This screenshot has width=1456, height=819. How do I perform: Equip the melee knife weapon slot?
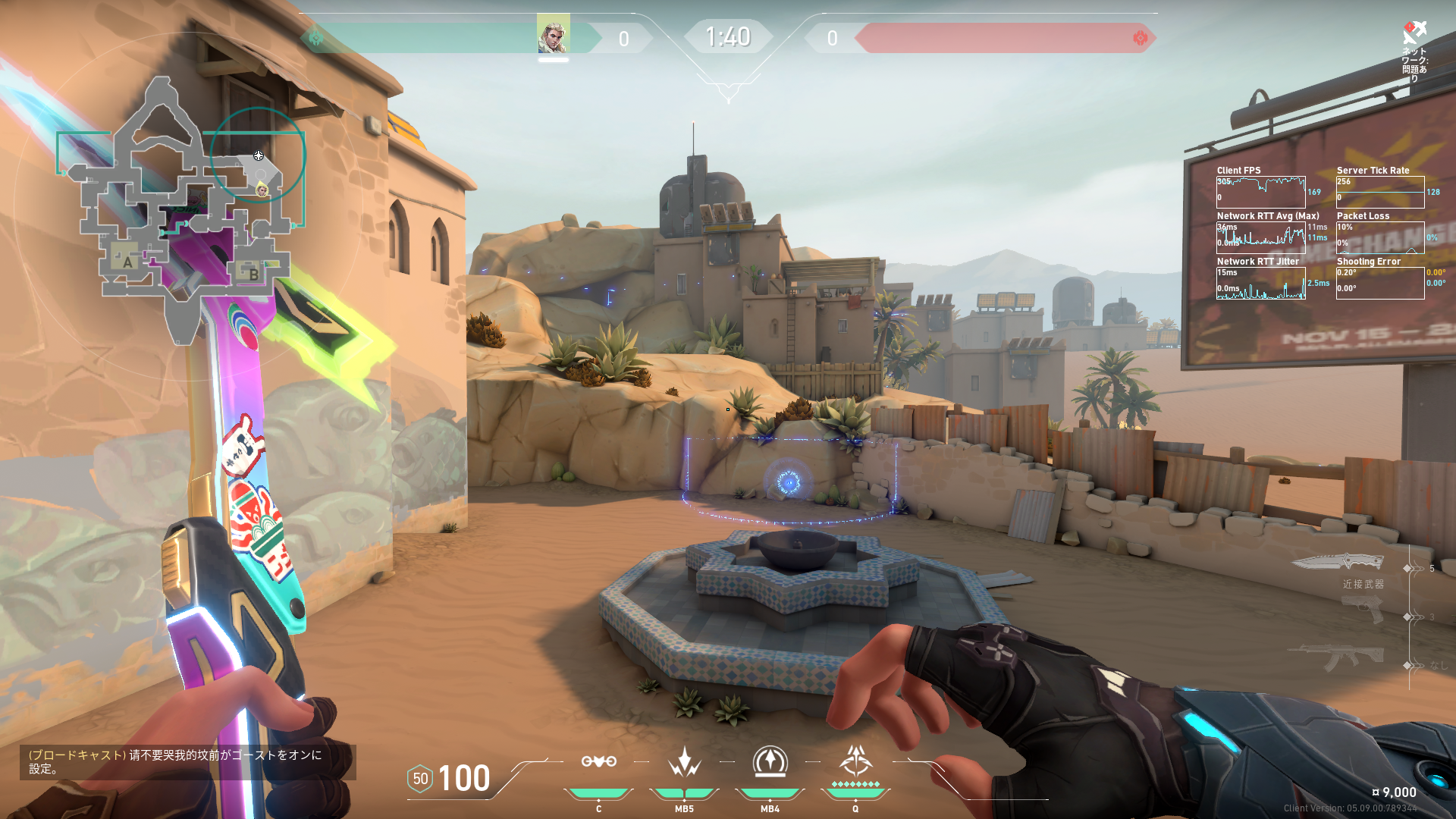[x=1337, y=562]
